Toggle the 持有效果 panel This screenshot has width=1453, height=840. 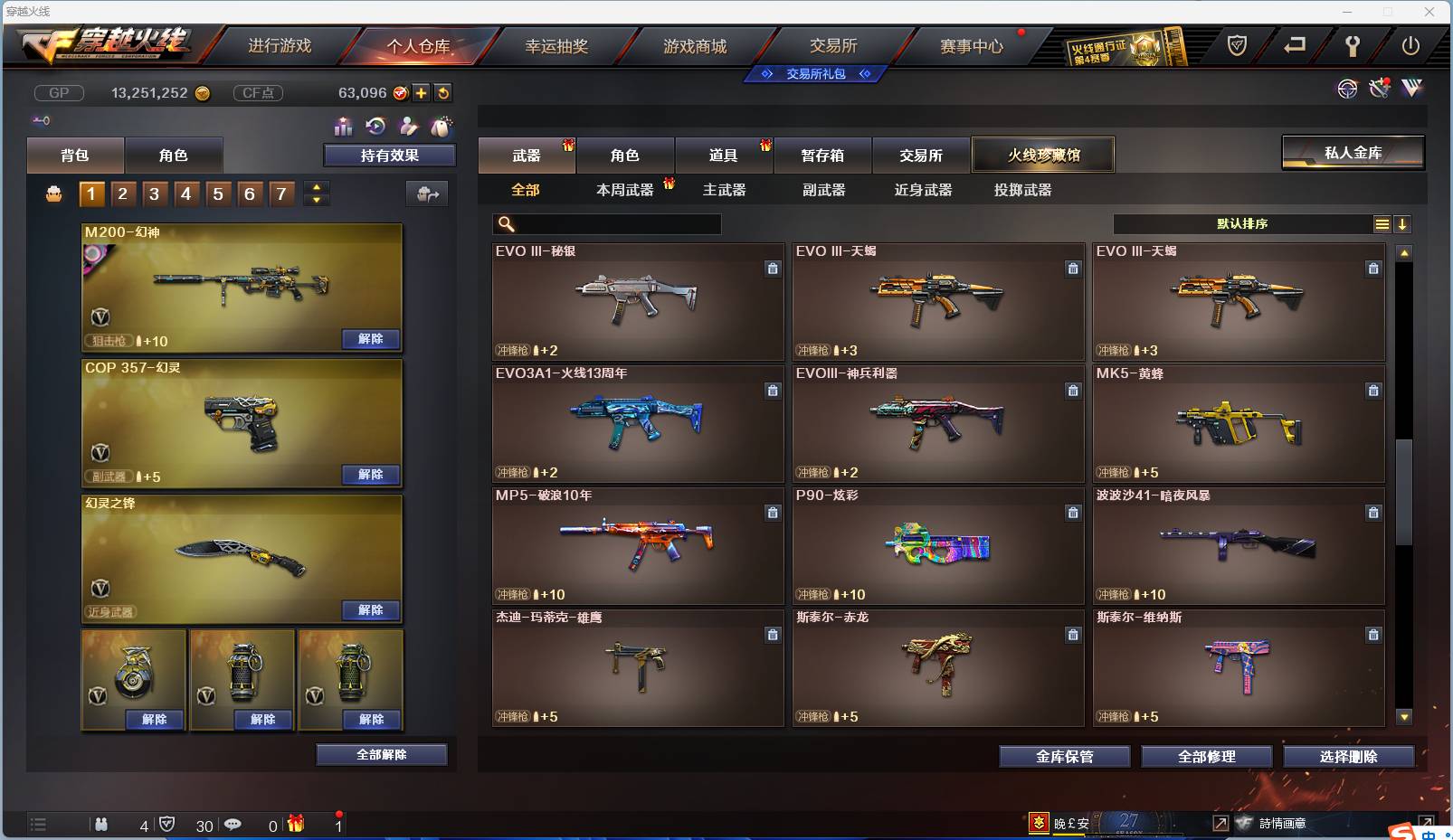pyautogui.click(x=388, y=155)
